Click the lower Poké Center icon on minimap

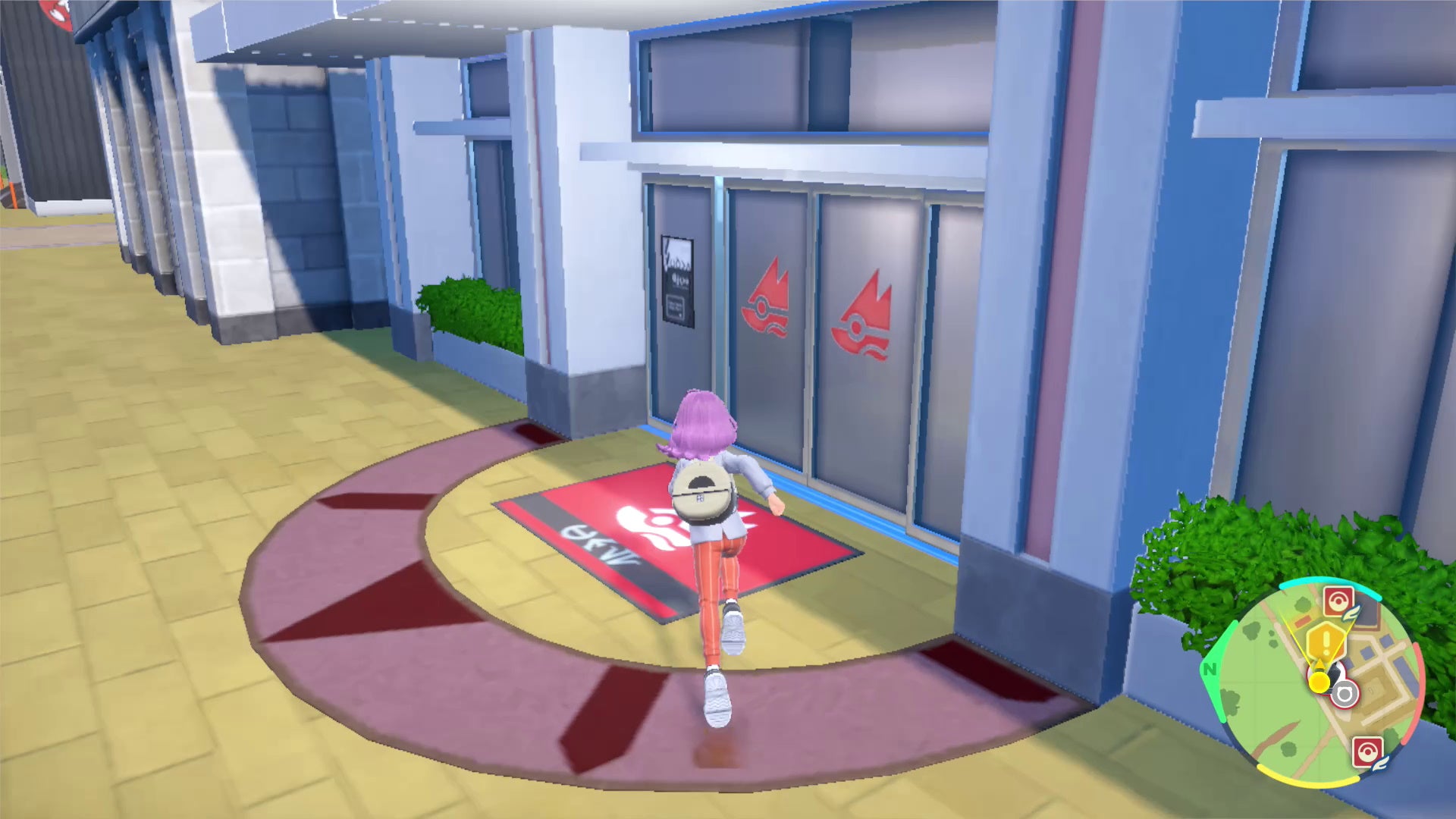pyautogui.click(x=1368, y=750)
